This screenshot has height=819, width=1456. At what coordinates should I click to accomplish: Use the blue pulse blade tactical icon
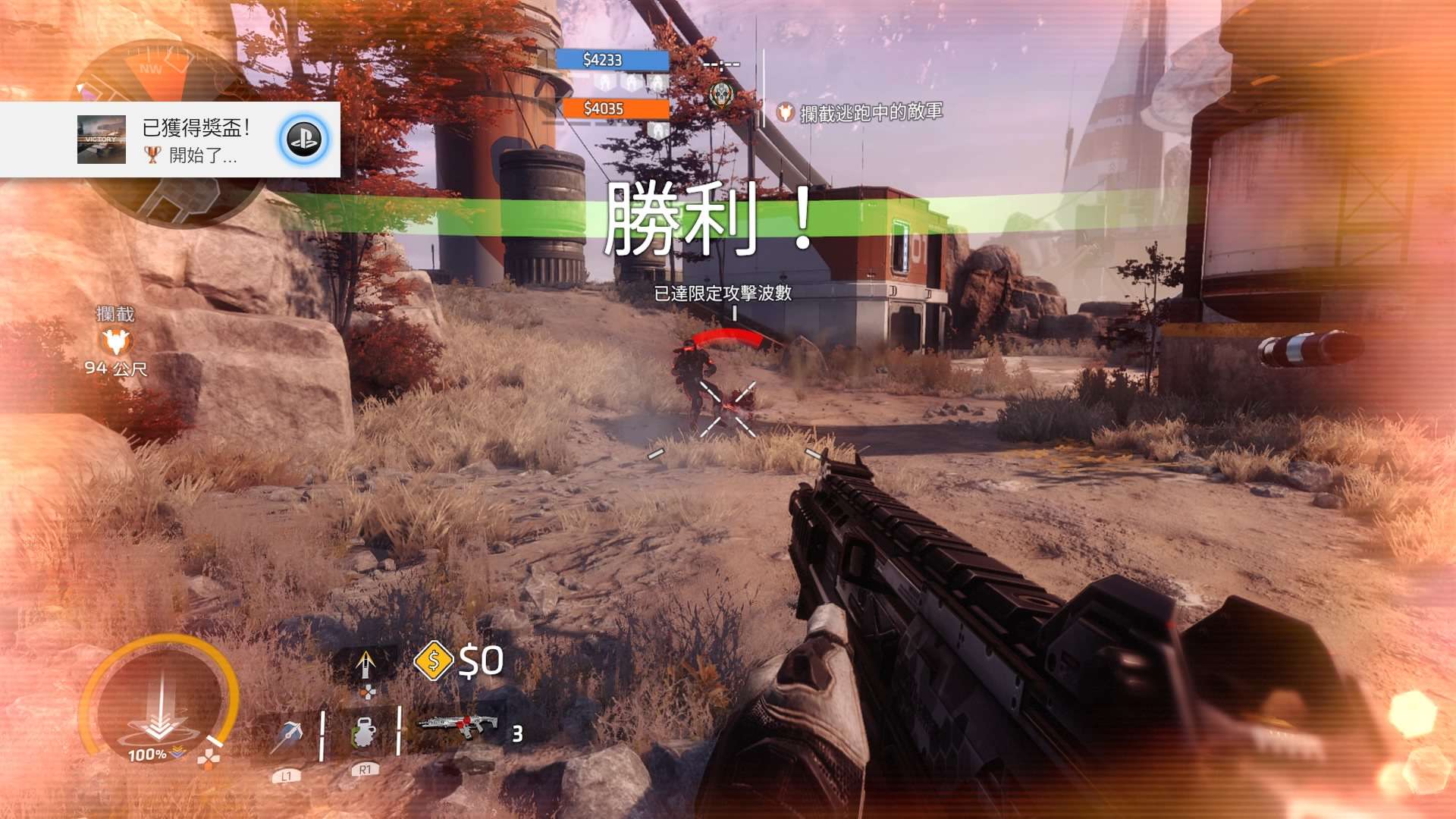(x=289, y=734)
